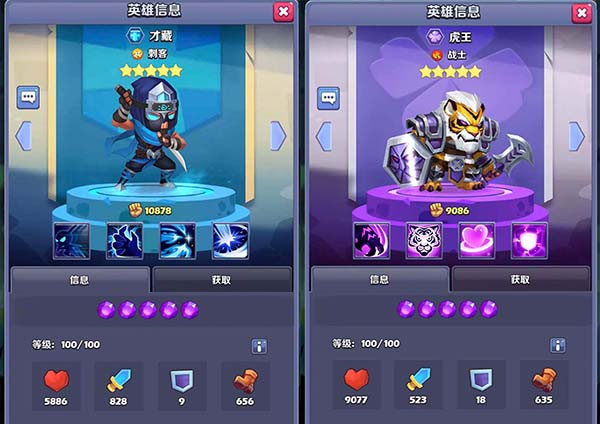Select 虎王's purple claw slash skill
The width and height of the screenshot is (600, 424).
click(x=371, y=240)
